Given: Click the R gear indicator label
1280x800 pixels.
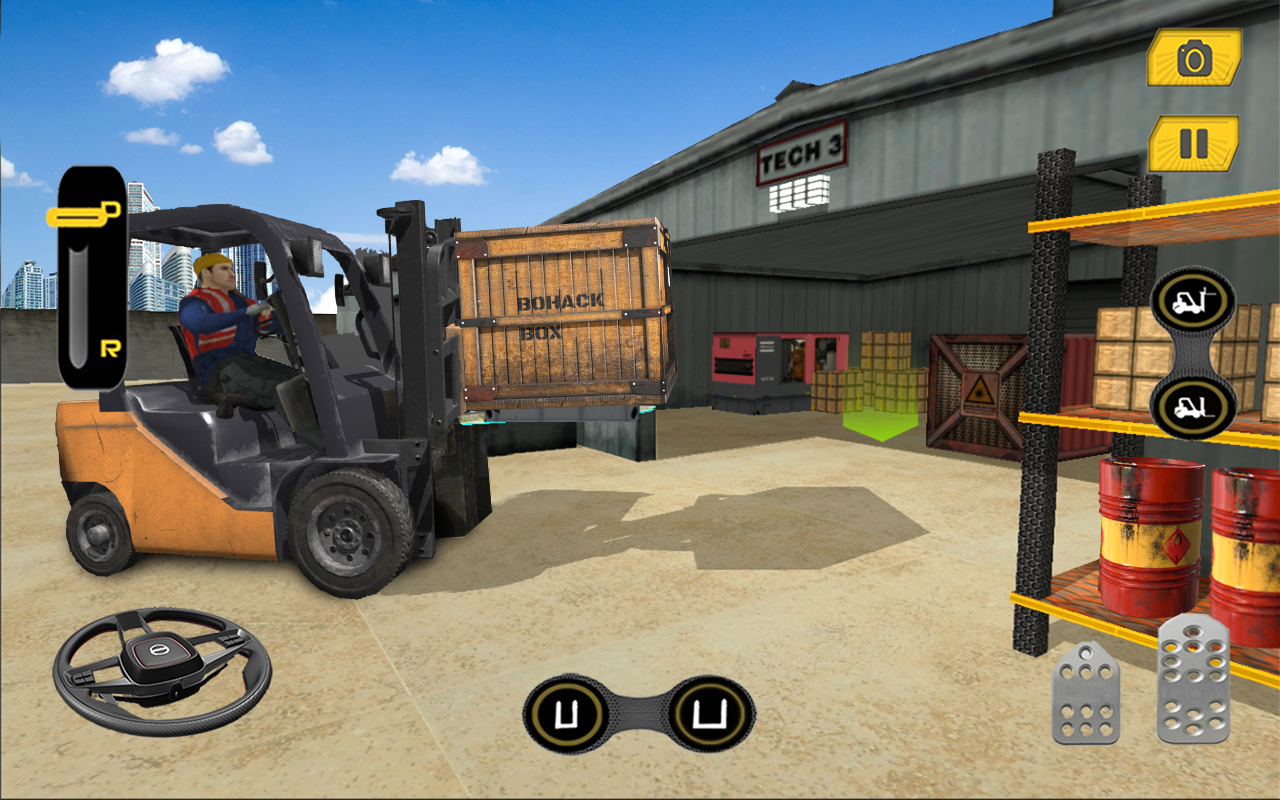Looking at the screenshot, I should pyautogui.click(x=112, y=345).
